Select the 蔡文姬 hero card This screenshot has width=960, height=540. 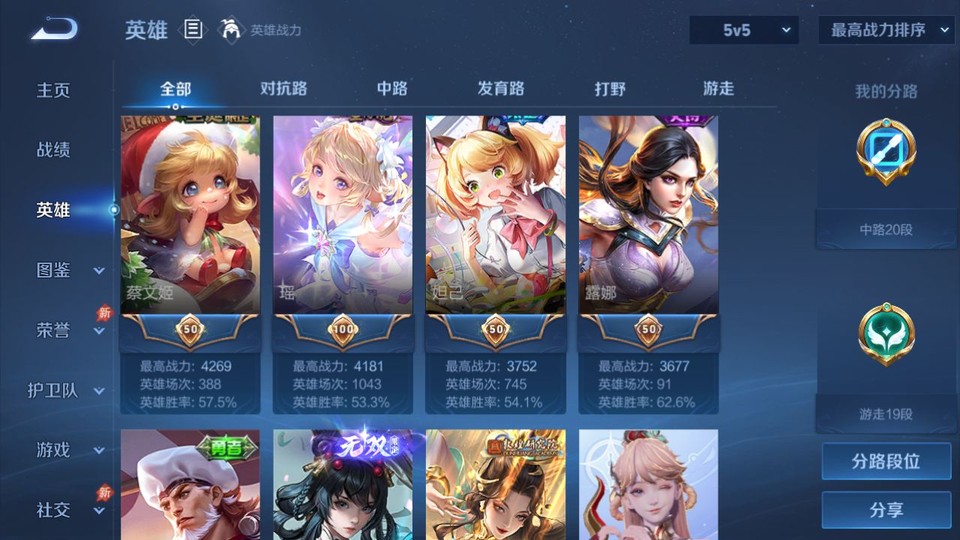[190, 215]
